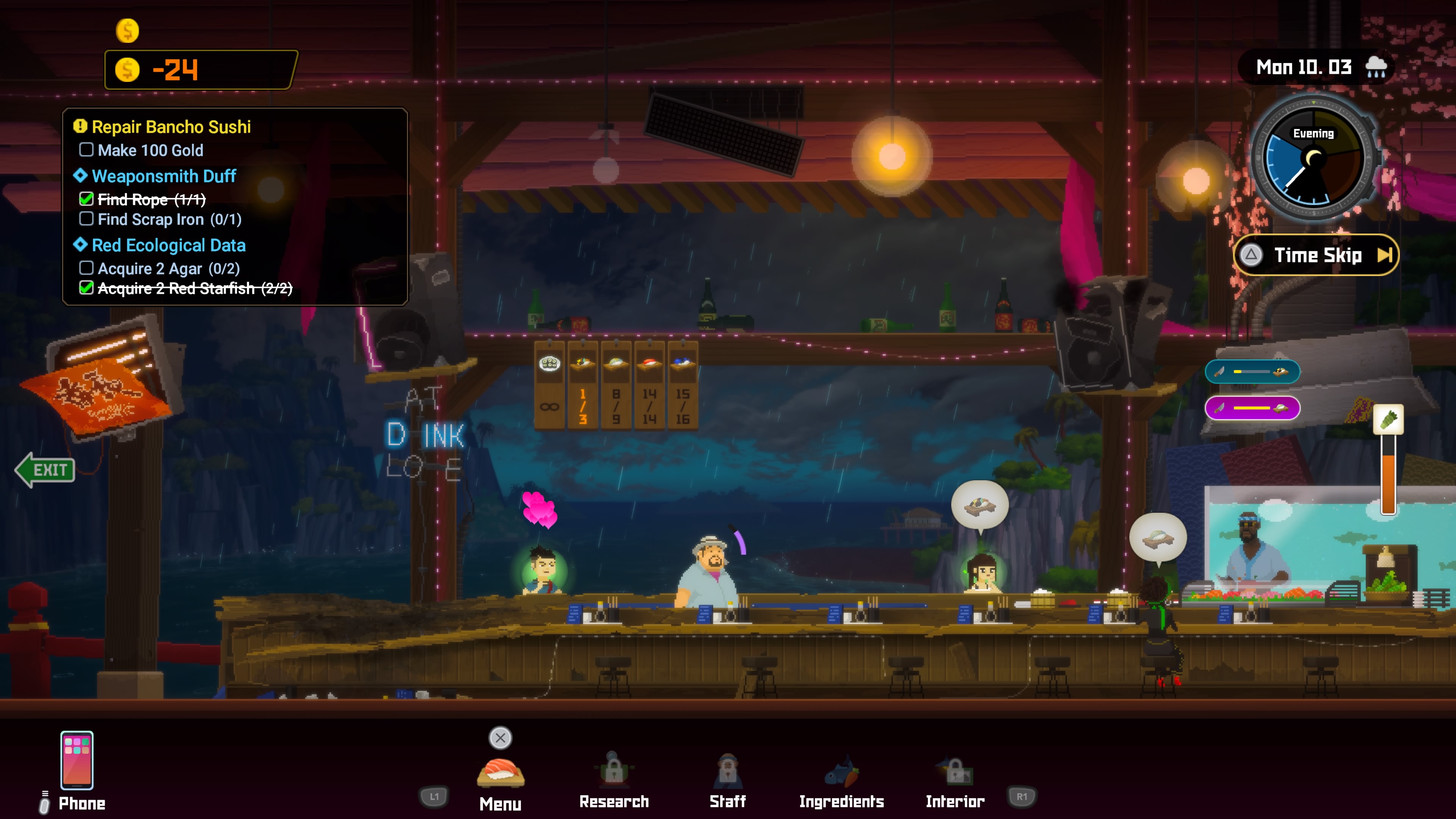This screenshot has width=1456, height=819.
Task: Switch to the Interior tab
Action: (x=955, y=780)
